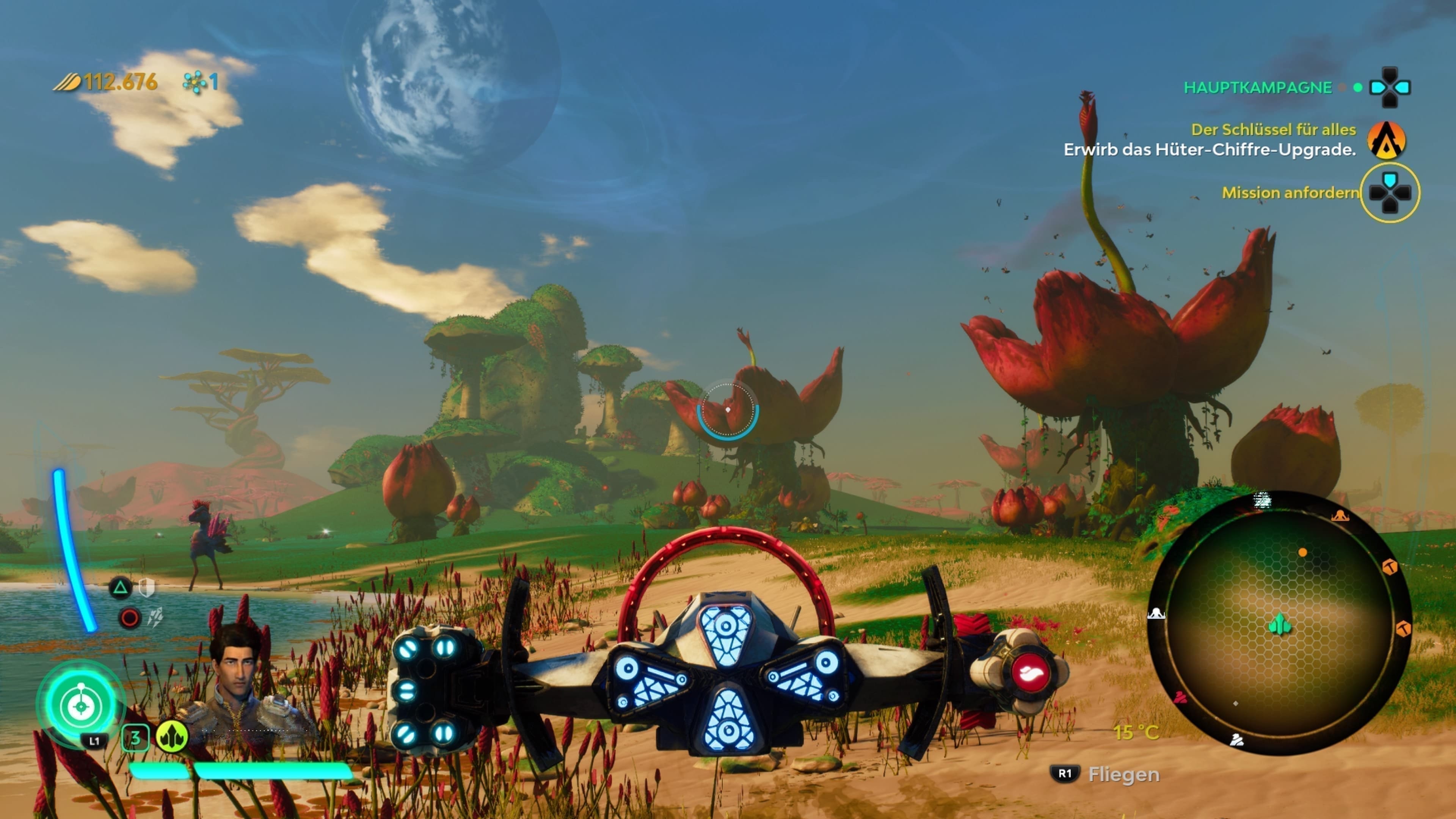Click the white dome marker on minimap rim
This screenshot has height=819, width=1456.
1156,613
